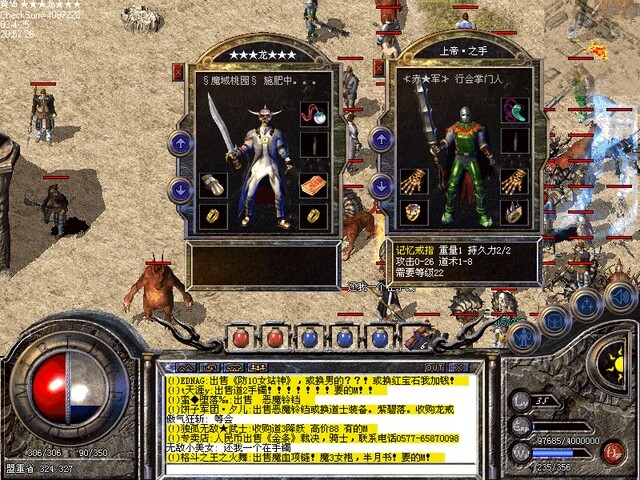Select the teal crescent necklace on 上帝·之手
Screen dimensions: 640x480
514,109
